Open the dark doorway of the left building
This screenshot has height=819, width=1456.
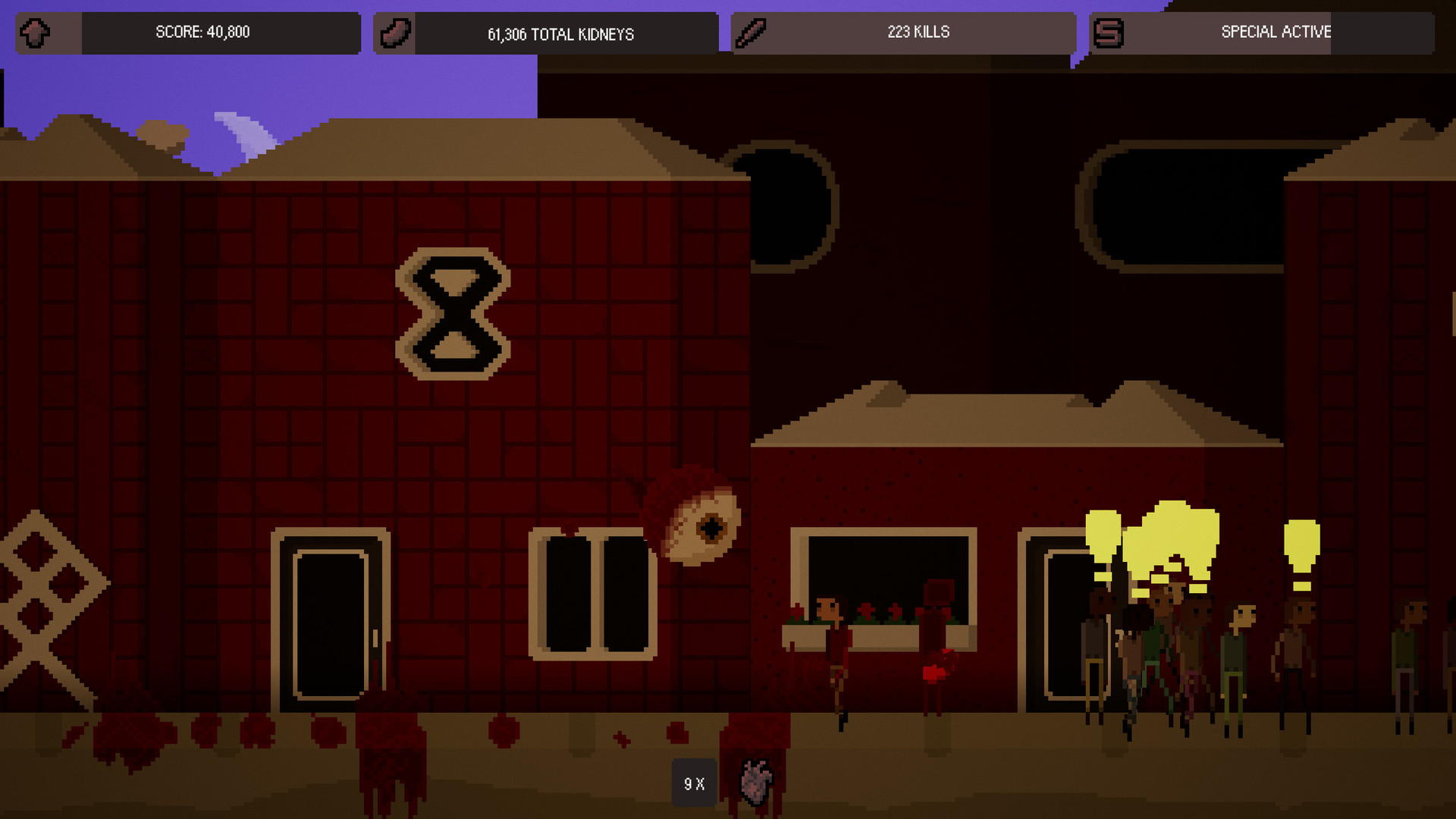330,622
